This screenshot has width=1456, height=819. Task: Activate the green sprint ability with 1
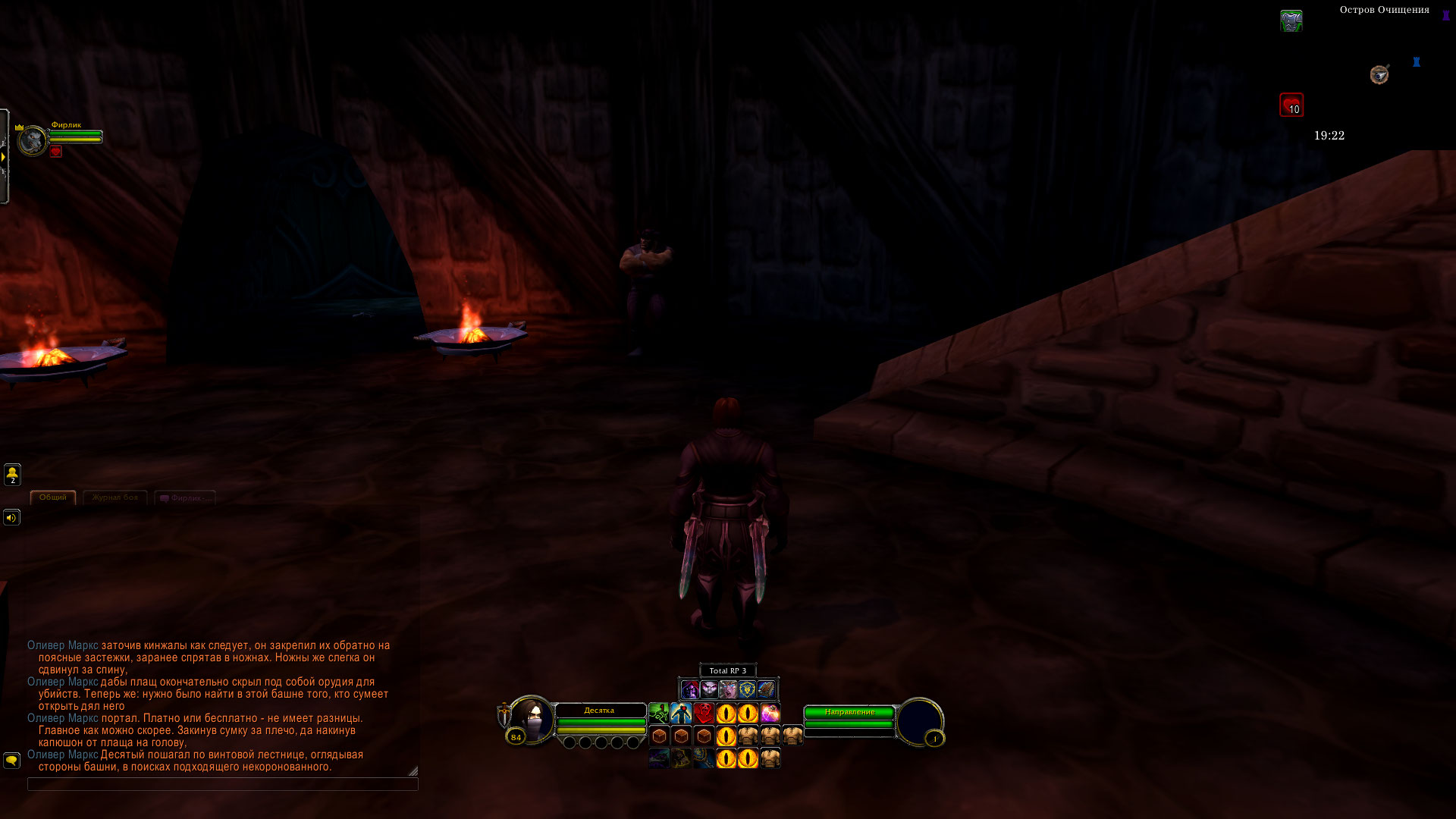[x=658, y=714]
